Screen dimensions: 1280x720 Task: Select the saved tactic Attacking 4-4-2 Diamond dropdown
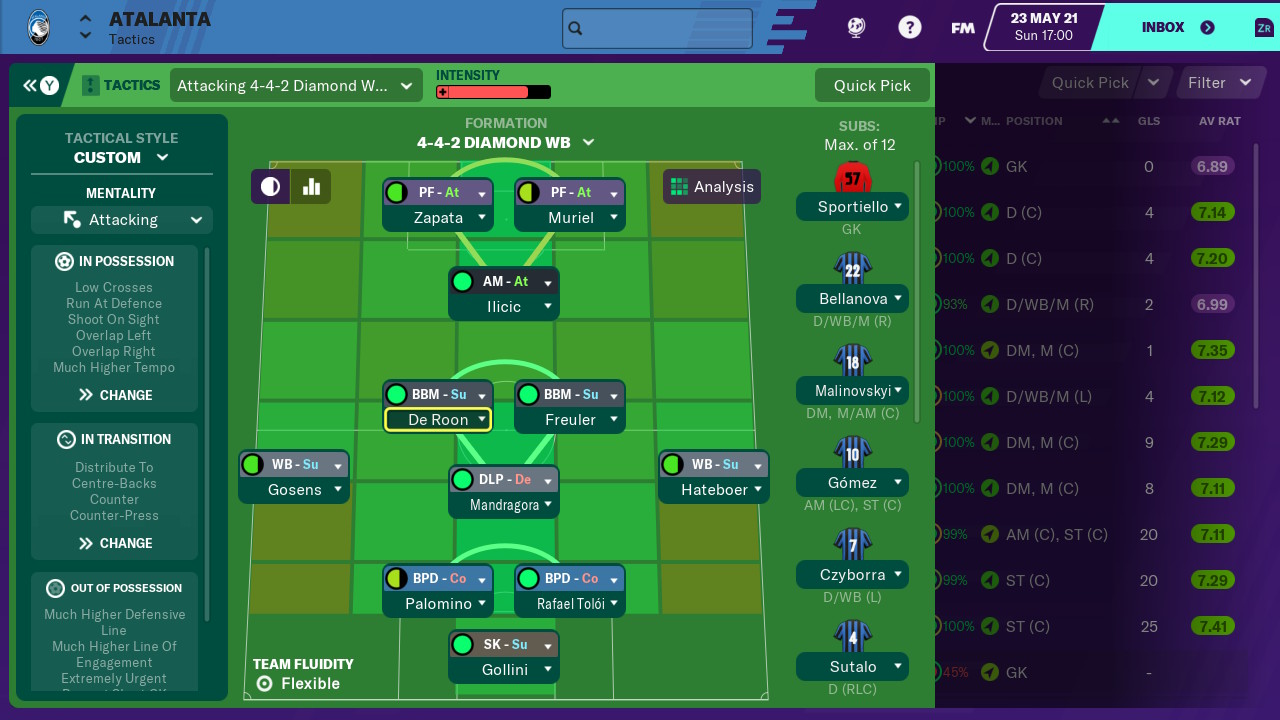(x=295, y=86)
